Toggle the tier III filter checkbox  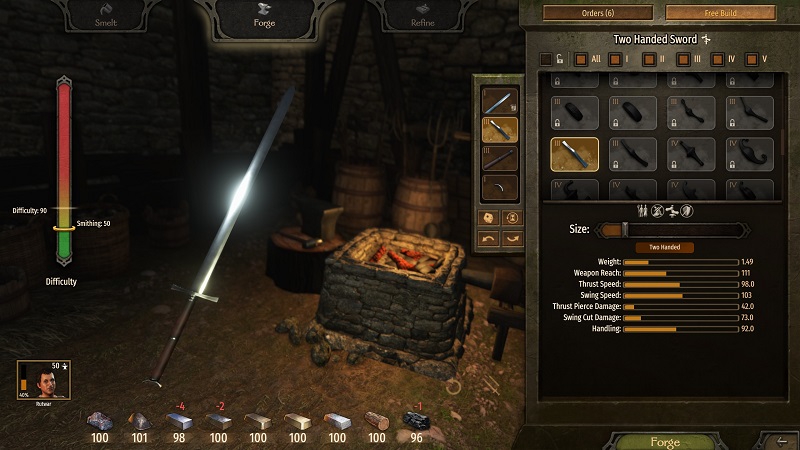[683, 60]
